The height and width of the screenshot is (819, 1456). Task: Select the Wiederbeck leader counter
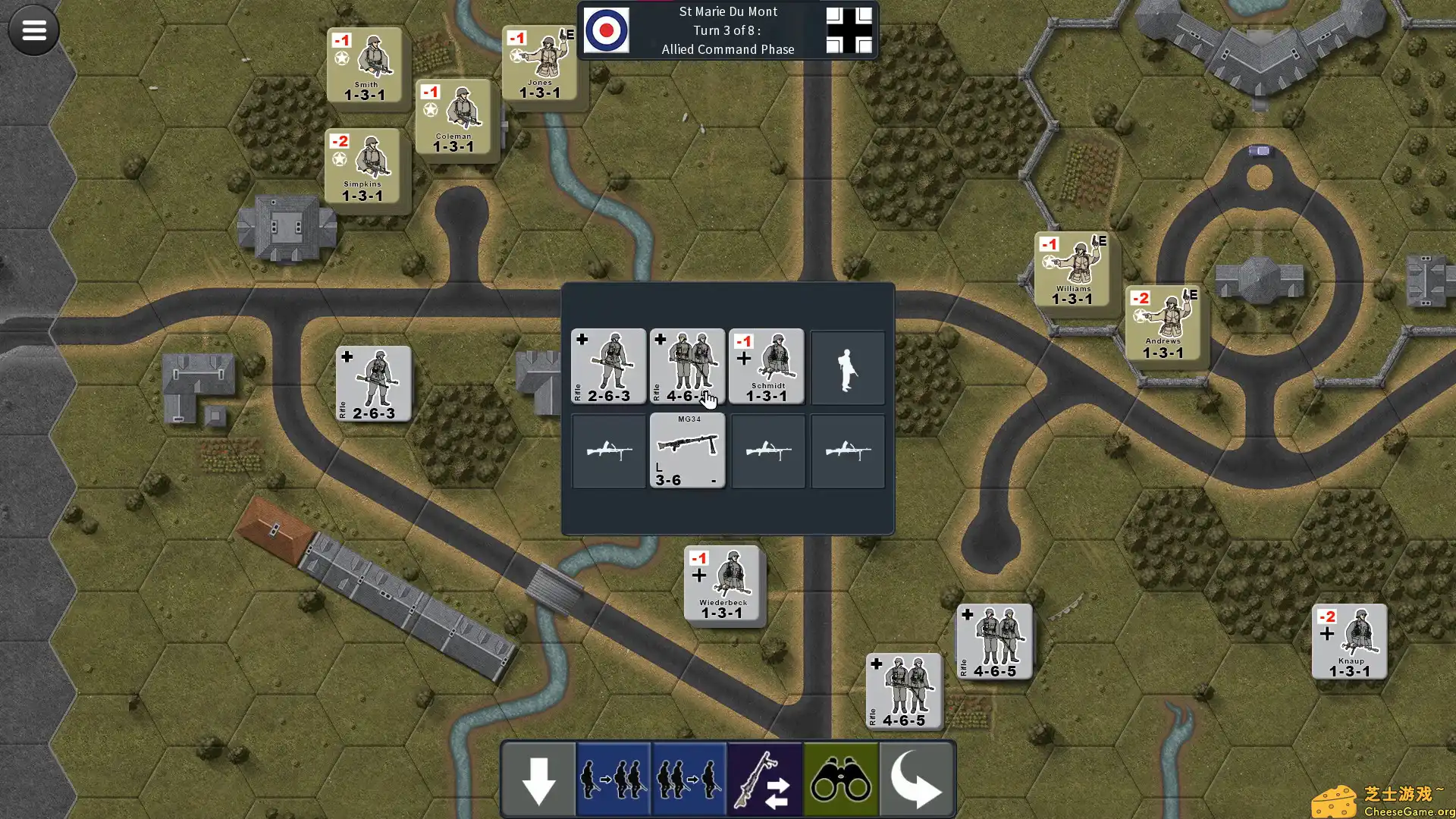coord(722,584)
